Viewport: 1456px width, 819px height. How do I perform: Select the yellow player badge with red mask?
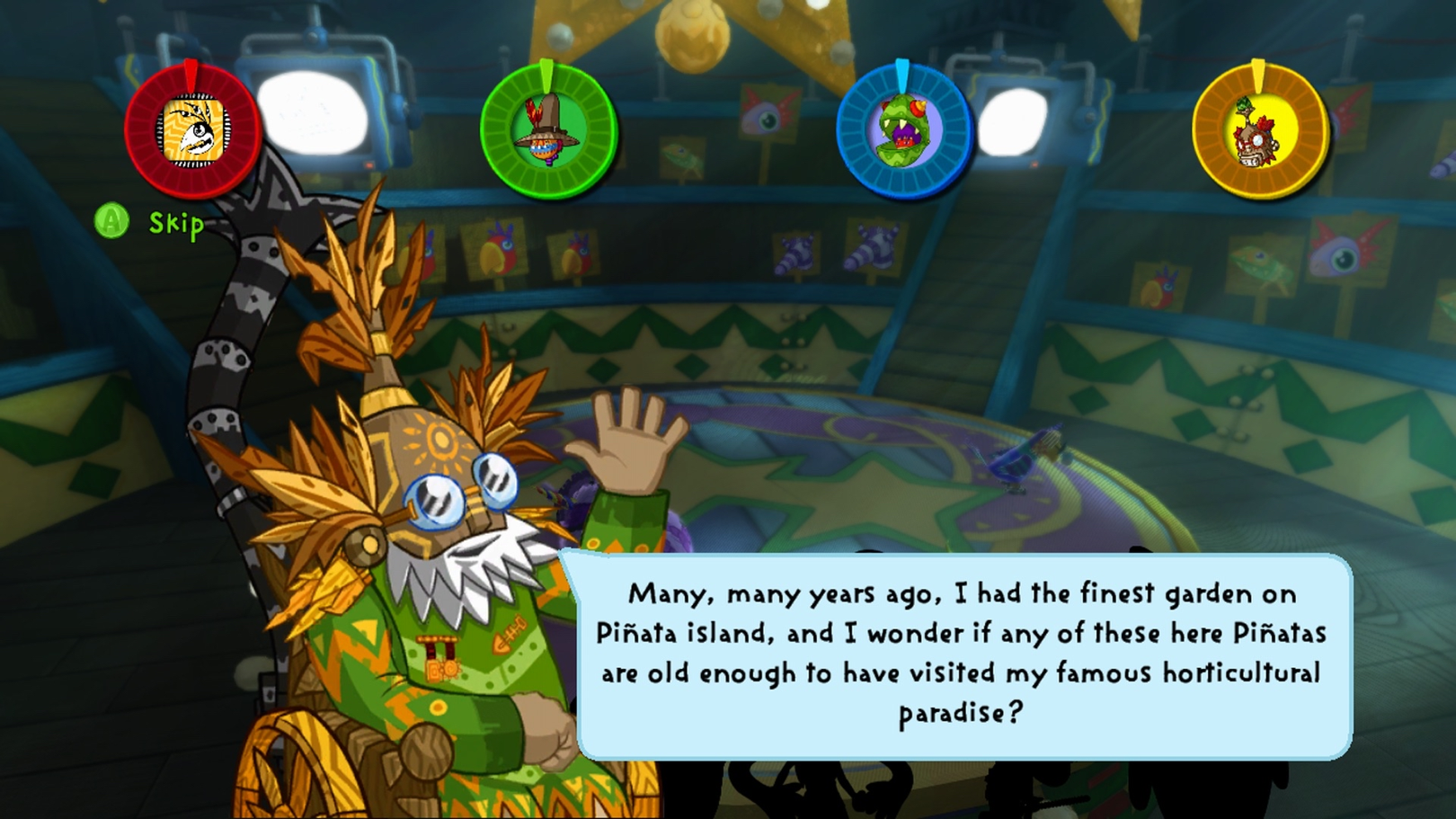[1259, 131]
